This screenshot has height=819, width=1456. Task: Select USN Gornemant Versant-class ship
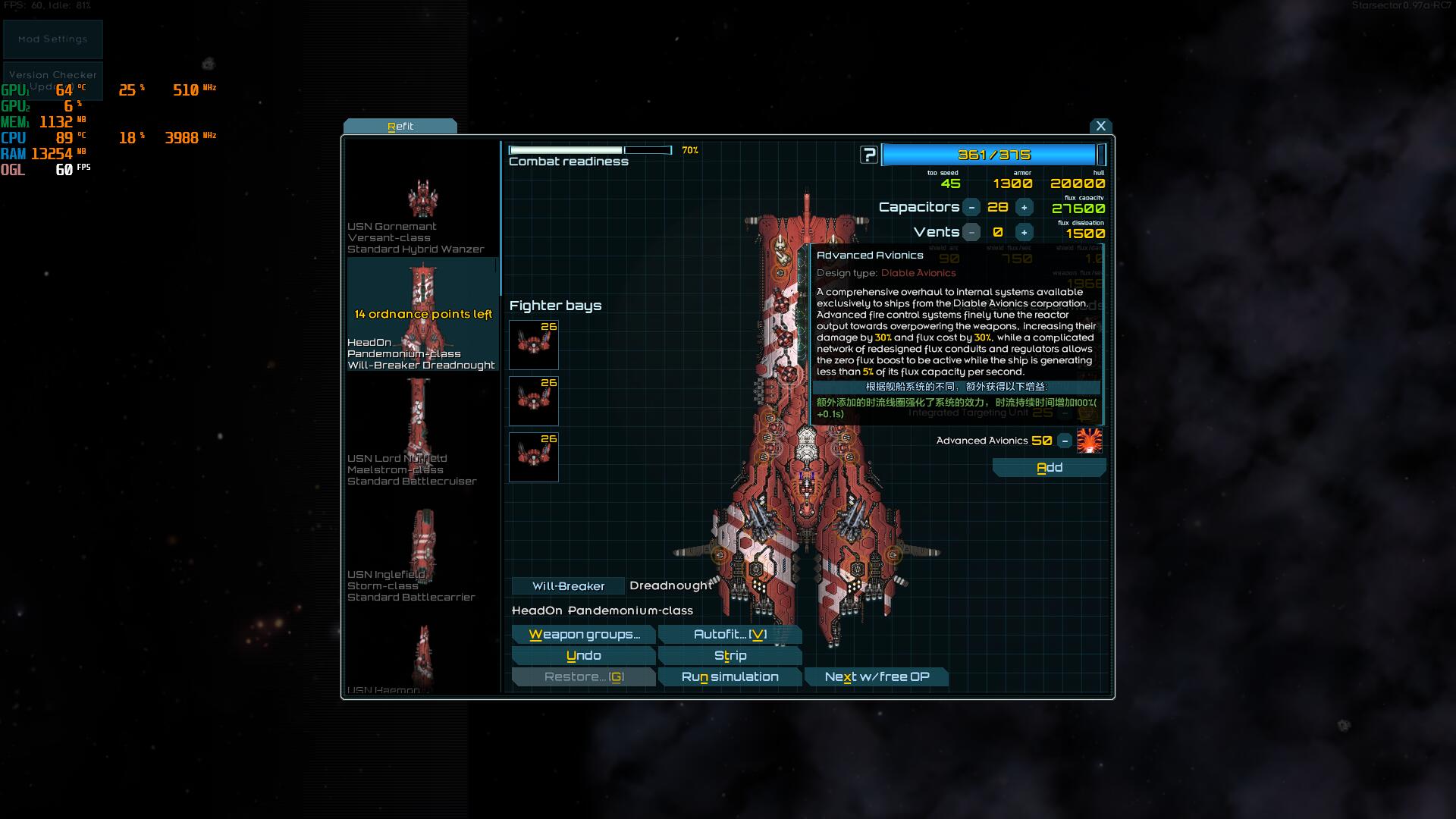tap(422, 212)
